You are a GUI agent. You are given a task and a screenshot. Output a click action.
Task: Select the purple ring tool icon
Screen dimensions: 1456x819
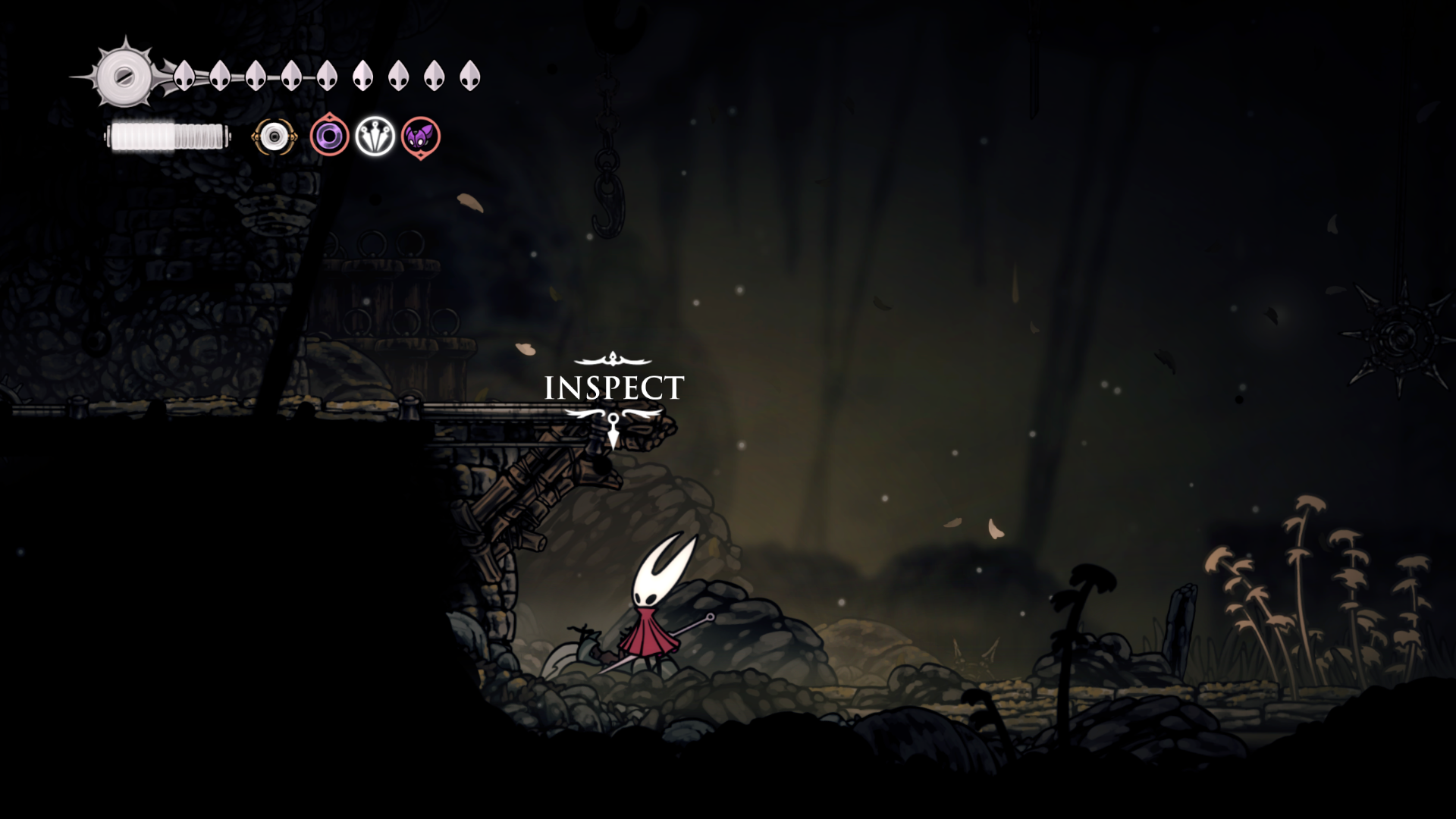point(329,136)
